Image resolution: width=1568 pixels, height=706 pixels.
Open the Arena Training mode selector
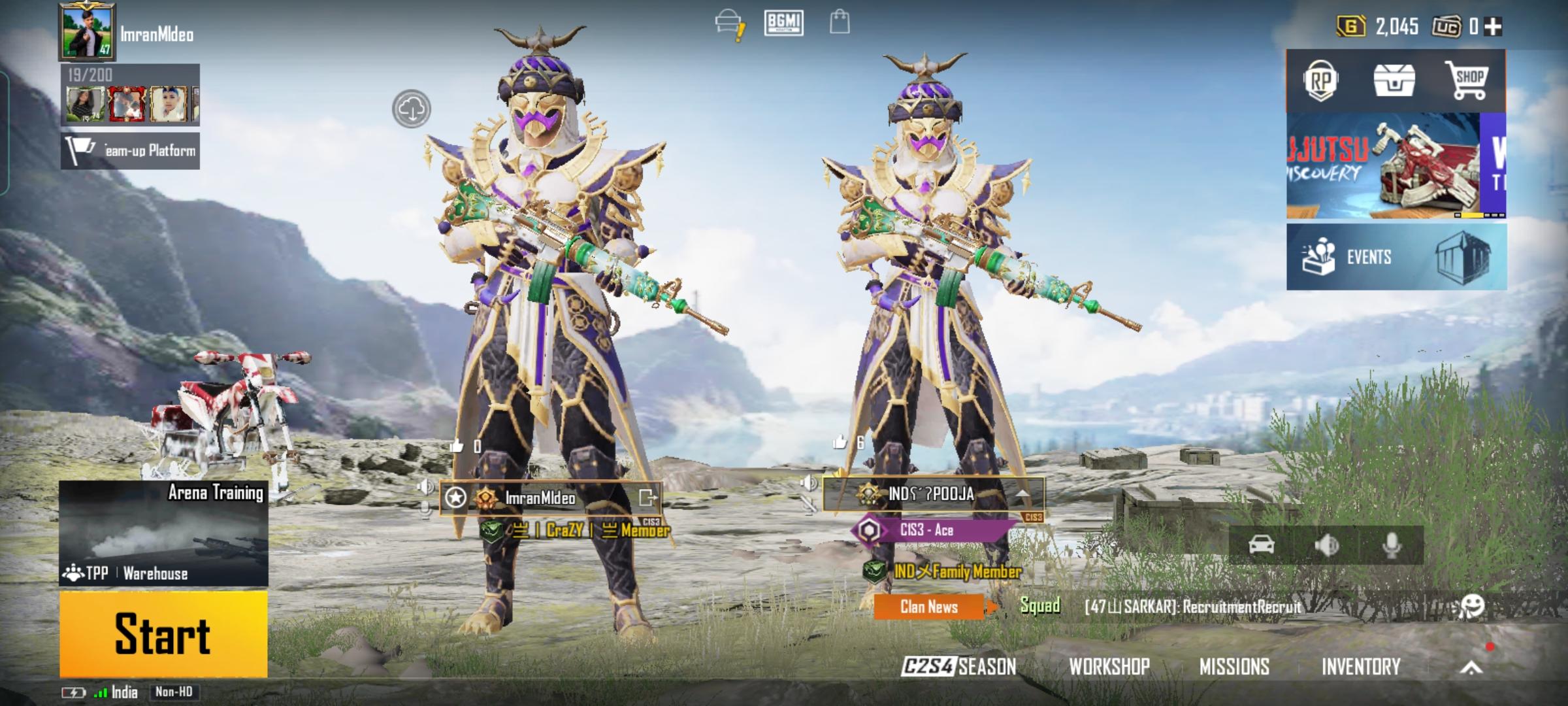tap(163, 533)
